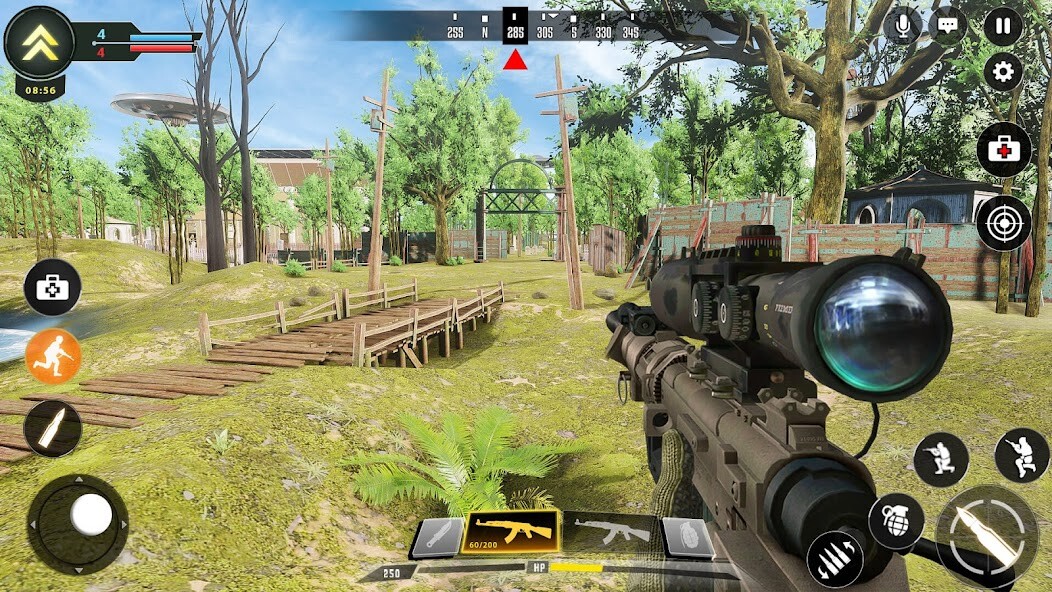Pause the game
The width and height of the screenshot is (1052, 592).
[x=1003, y=25]
